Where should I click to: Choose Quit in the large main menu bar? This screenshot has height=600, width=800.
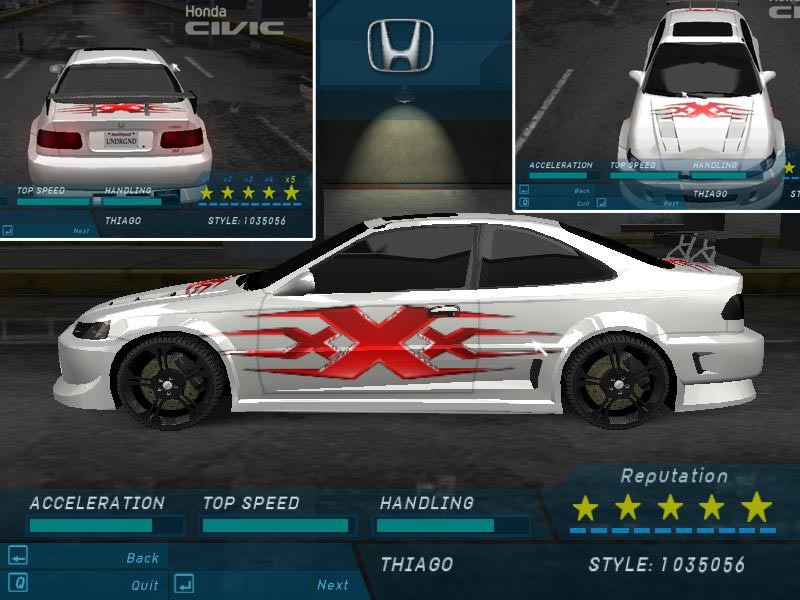click(144, 585)
